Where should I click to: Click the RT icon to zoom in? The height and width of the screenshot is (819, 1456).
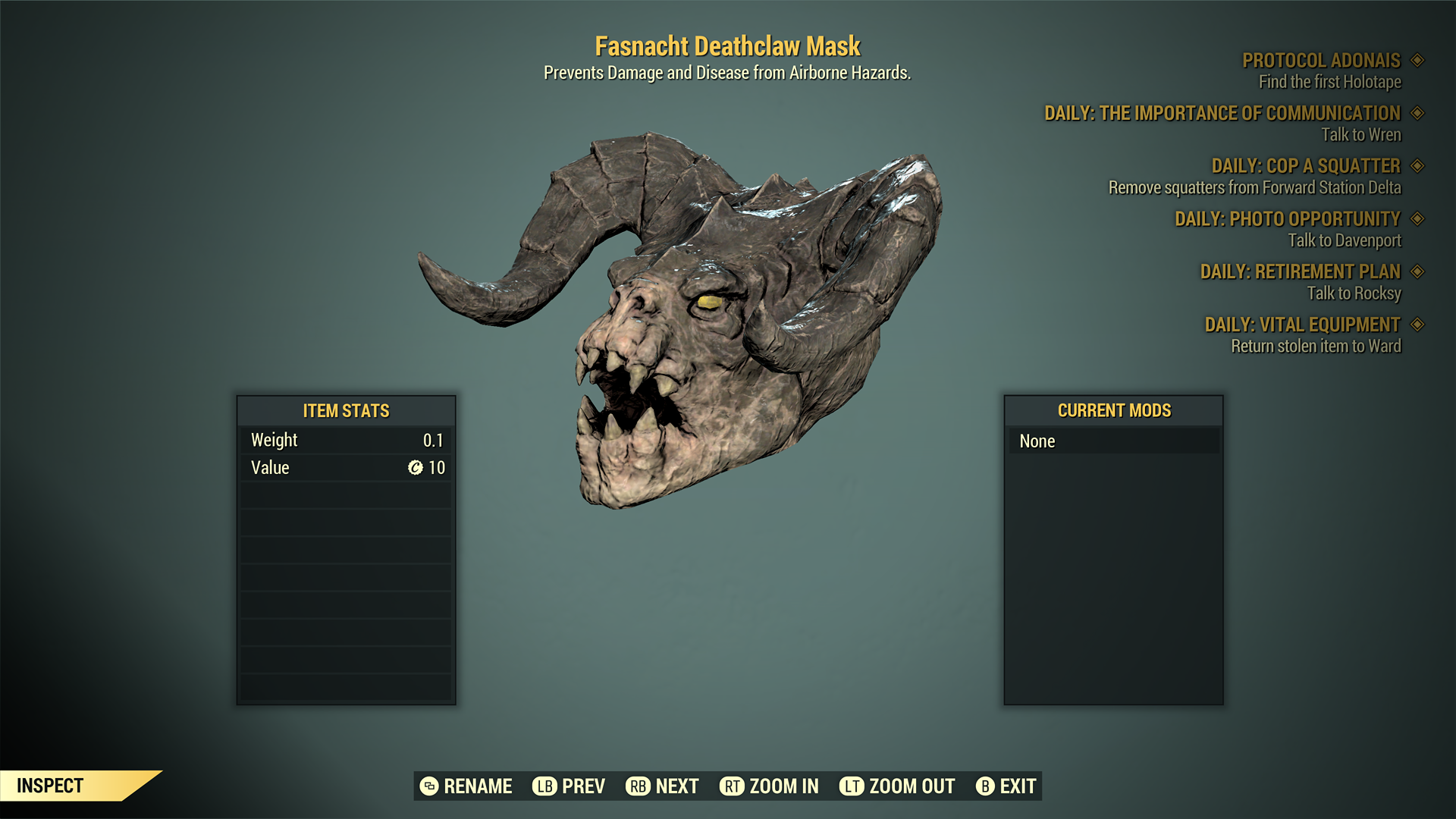pos(731,786)
